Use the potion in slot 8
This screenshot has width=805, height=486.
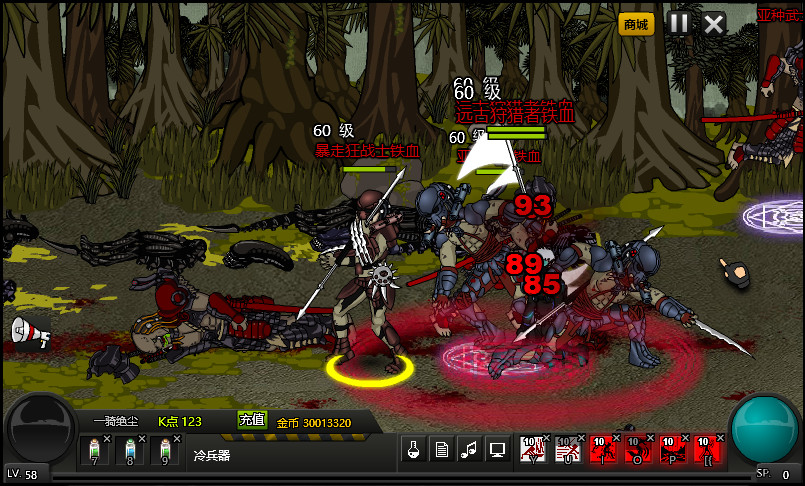(130, 451)
